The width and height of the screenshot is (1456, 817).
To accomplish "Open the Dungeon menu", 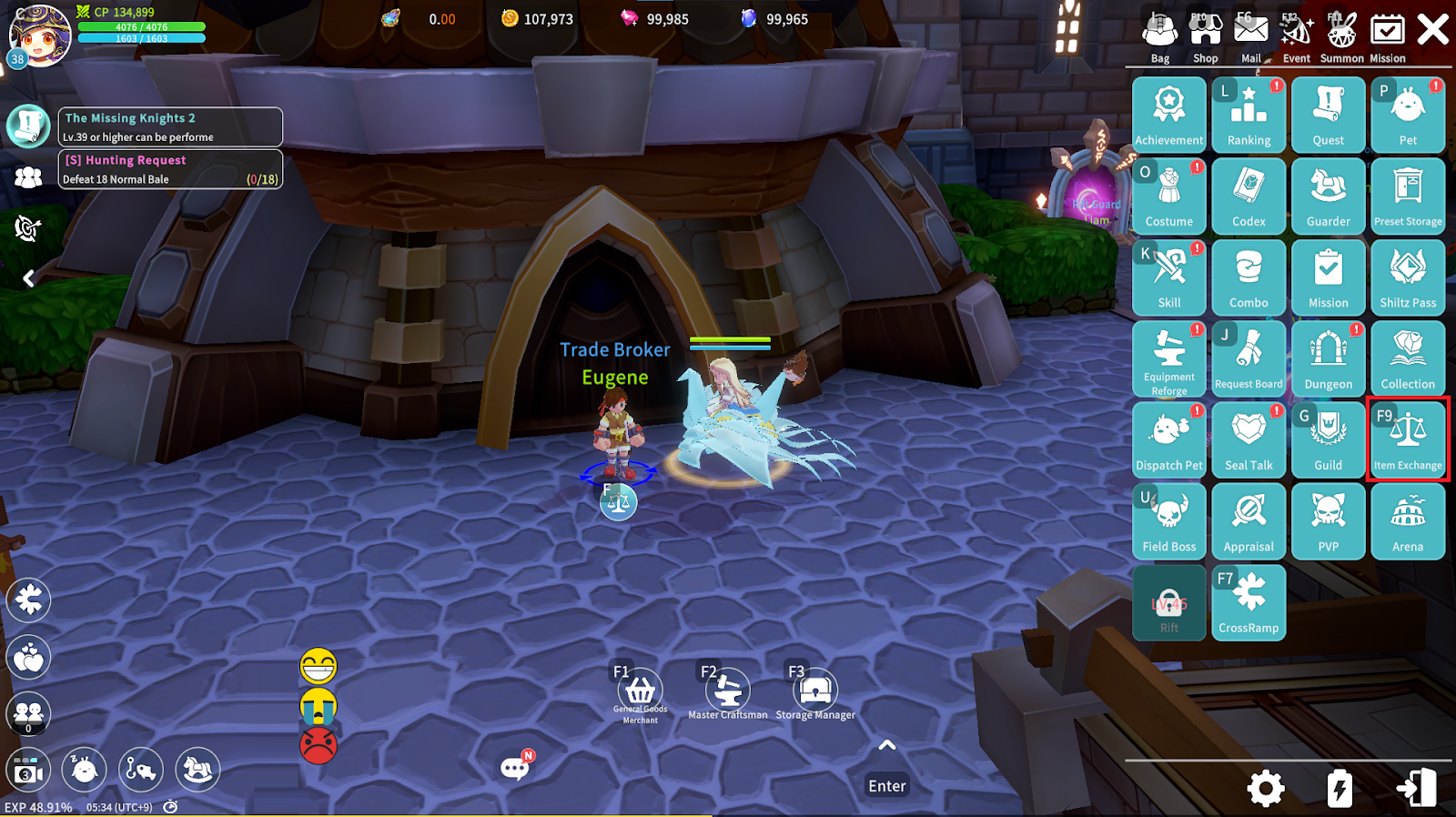I will tap(1328, 358).
